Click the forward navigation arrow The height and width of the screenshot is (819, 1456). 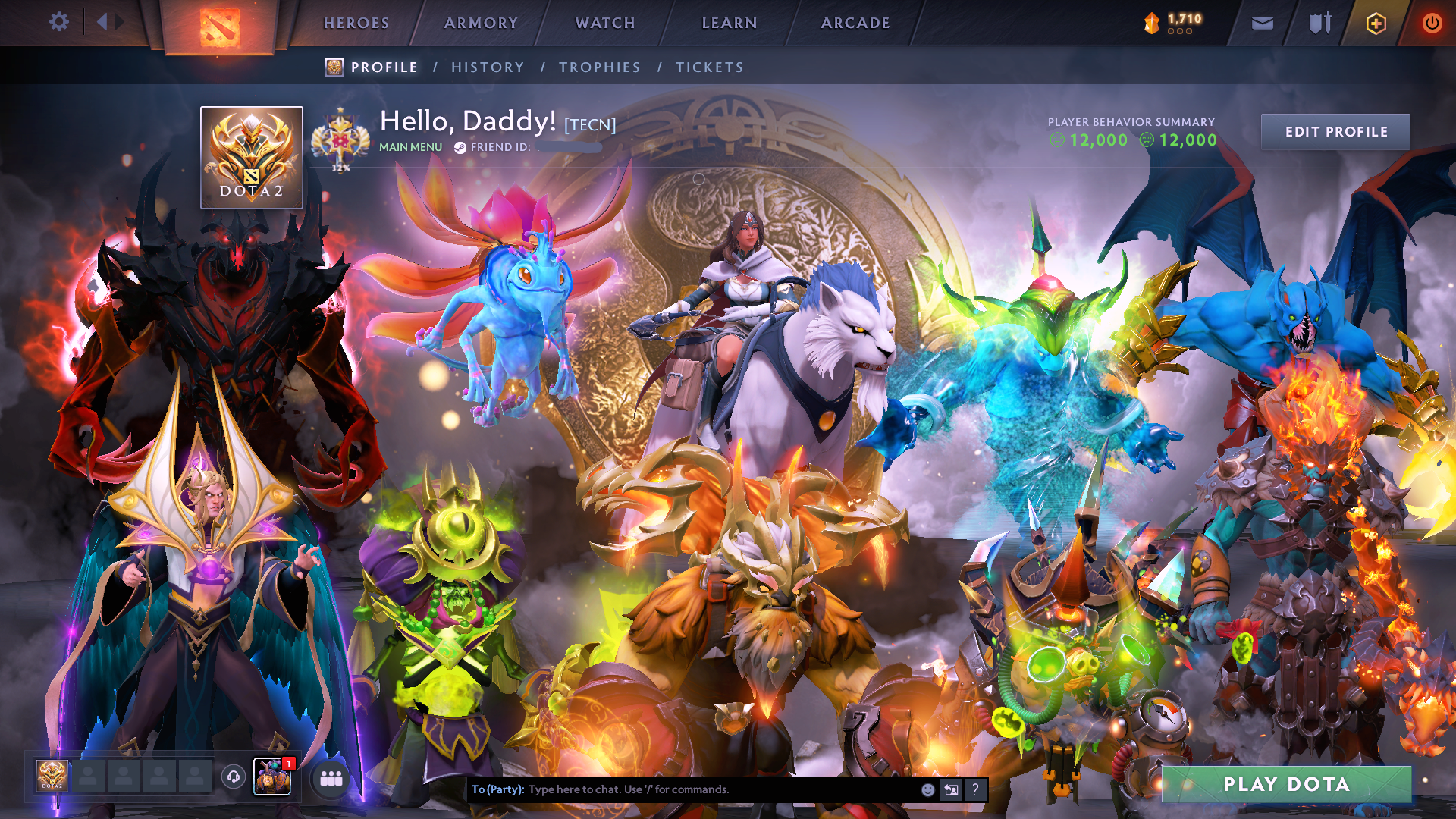118,21
